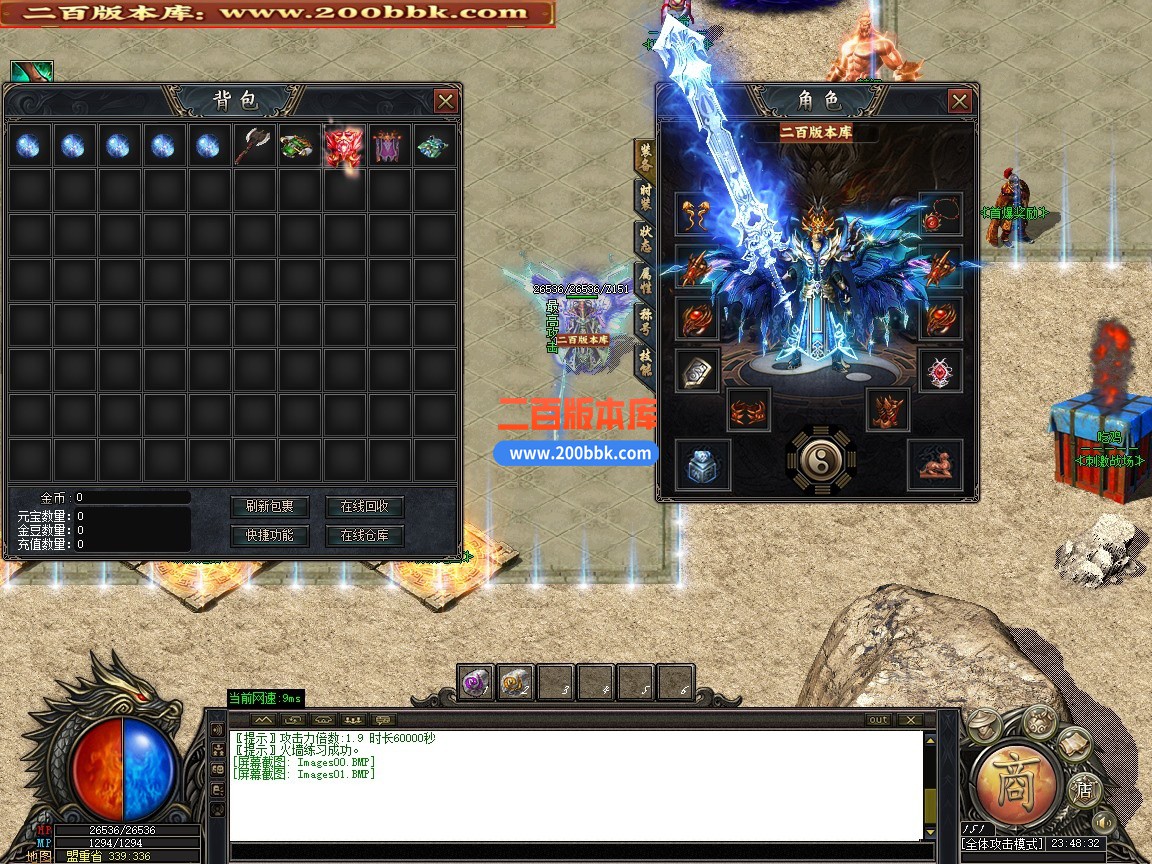Open the 在线仓库 online warehouse
Screen dimensions: 1152x864
click(371, 535)
